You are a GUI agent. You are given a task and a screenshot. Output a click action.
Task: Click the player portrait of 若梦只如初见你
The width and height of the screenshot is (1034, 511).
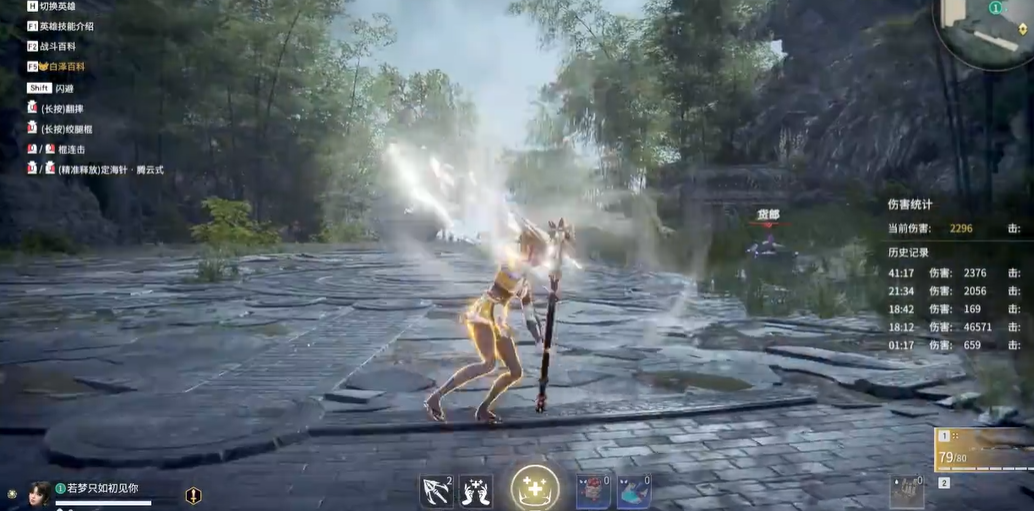[40, 493]
